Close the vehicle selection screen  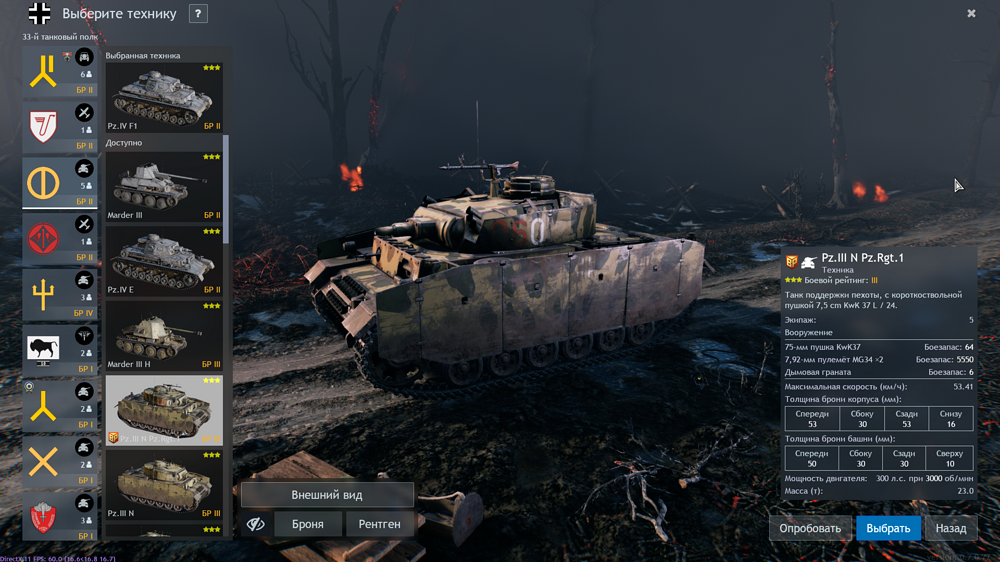coord(971,14)
